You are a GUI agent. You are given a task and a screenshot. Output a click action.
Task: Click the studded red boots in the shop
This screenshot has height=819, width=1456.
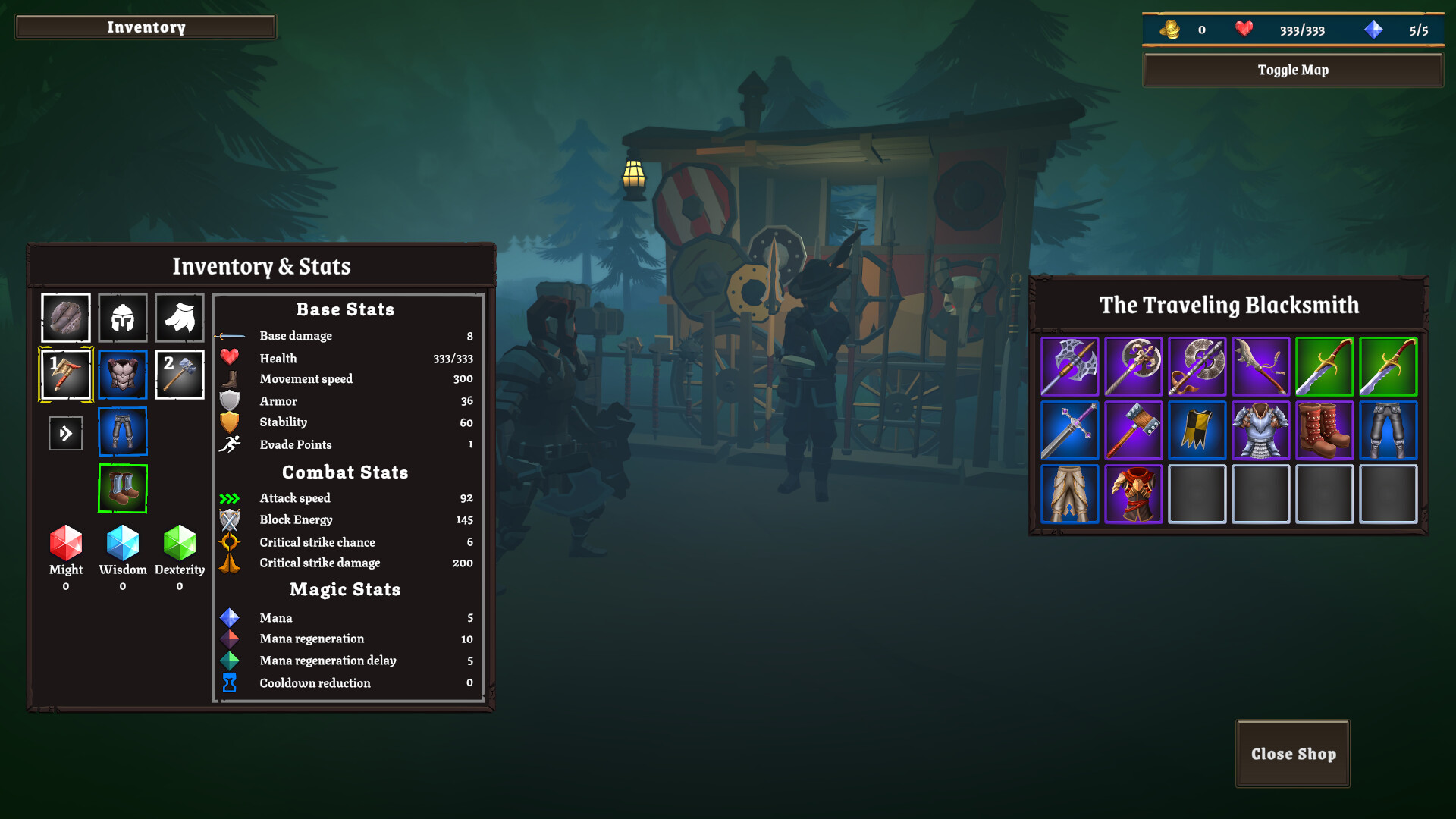point(1325,430)
